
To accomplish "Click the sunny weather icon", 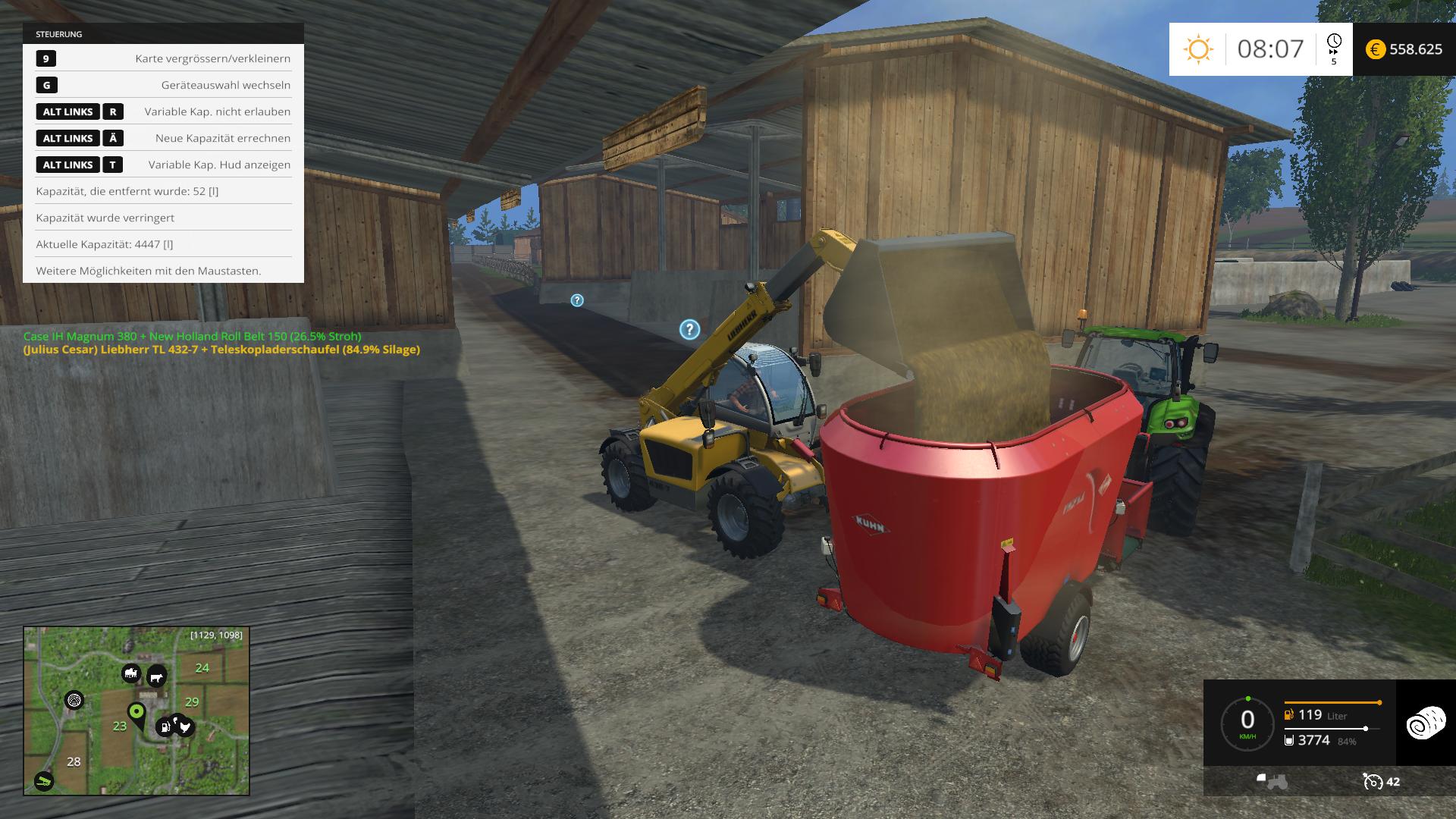I will point(1198,49).
